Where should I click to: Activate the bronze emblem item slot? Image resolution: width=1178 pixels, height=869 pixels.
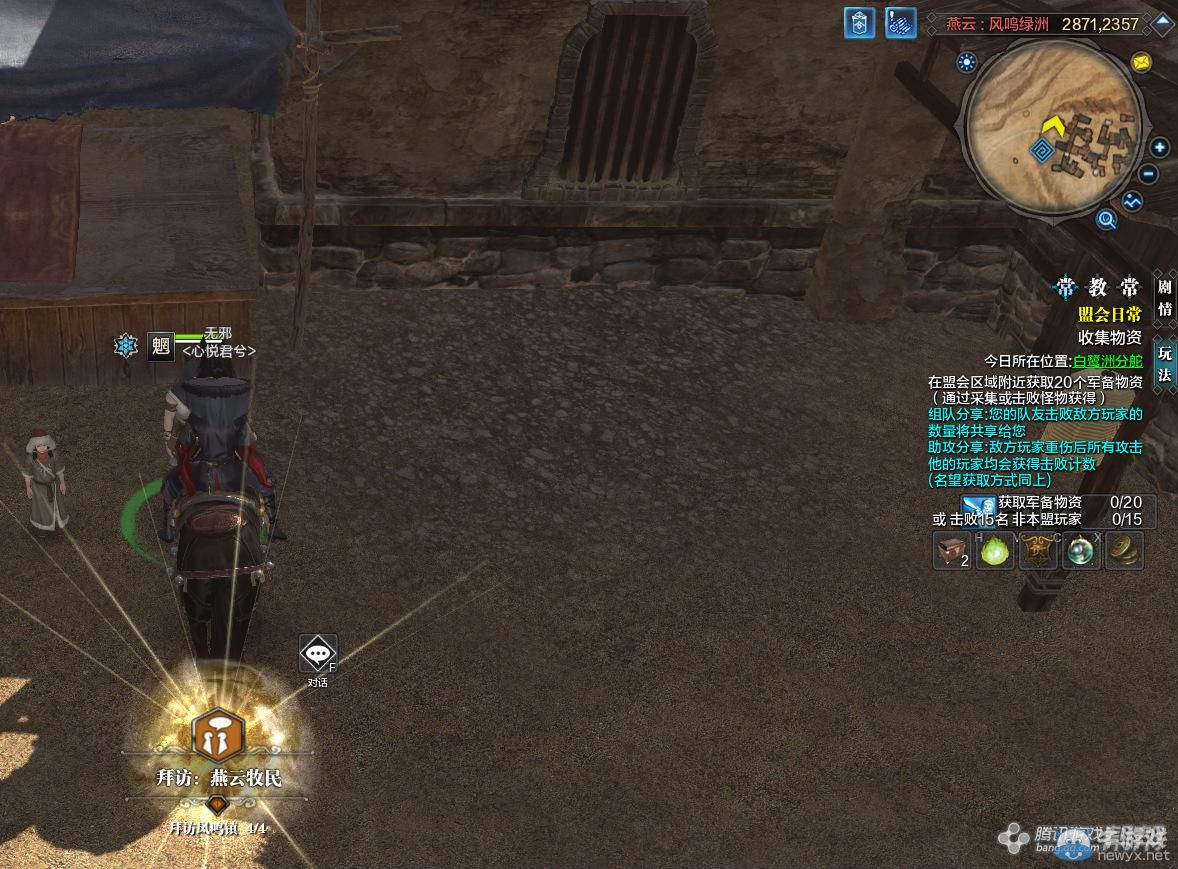(1038, 550)
